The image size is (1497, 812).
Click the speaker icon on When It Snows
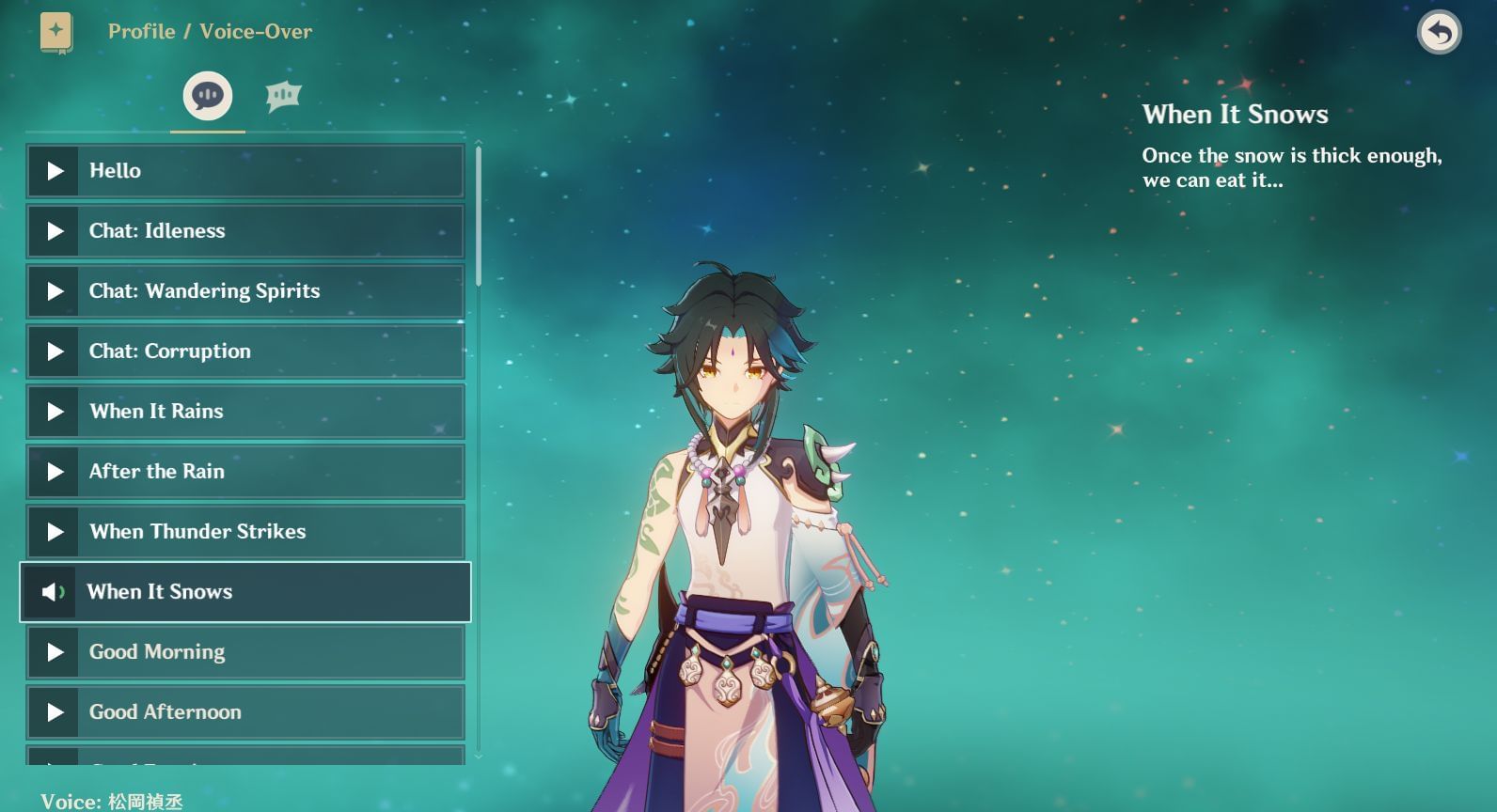[54, 592]
